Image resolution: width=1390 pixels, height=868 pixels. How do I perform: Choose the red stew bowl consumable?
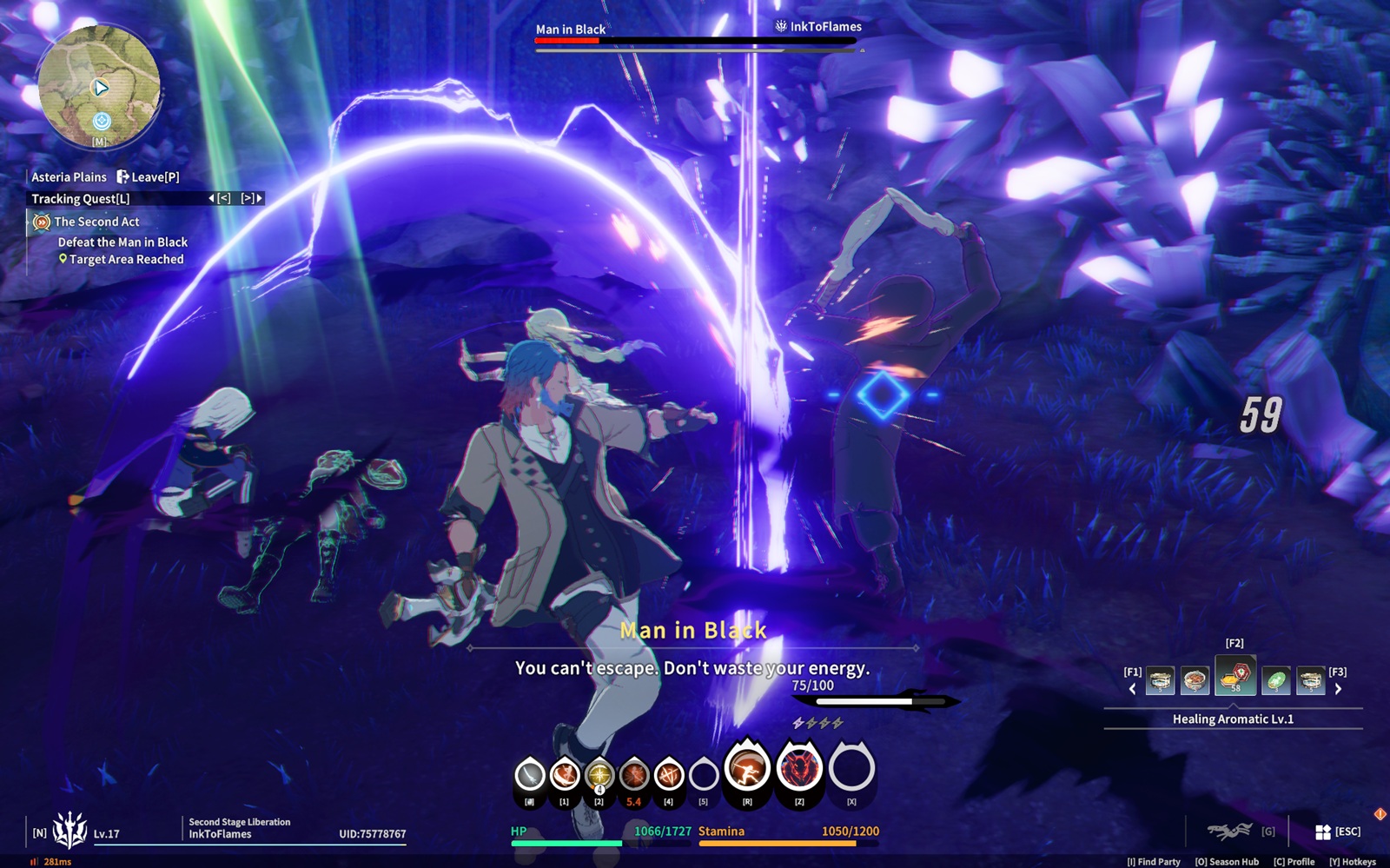[x=1195, y=681]
